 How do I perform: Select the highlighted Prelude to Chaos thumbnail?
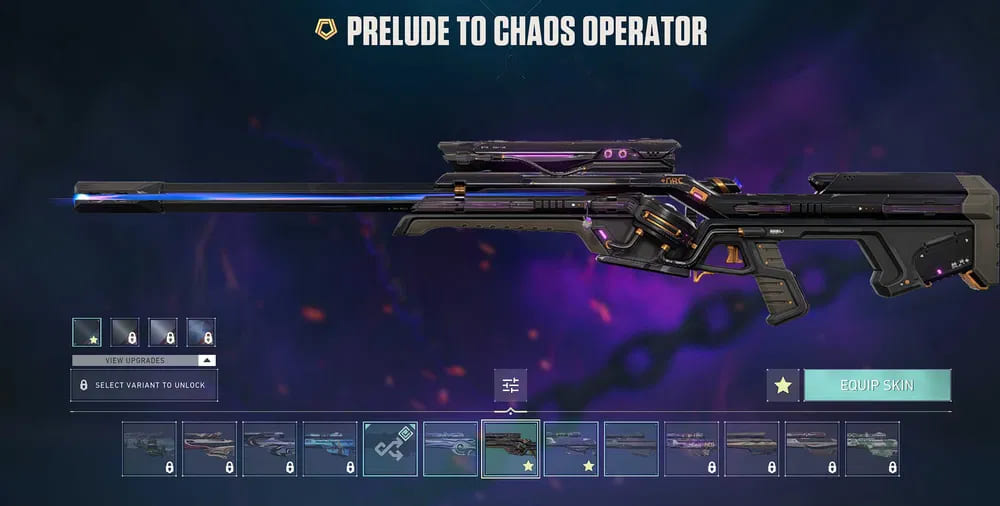point(511,448)
